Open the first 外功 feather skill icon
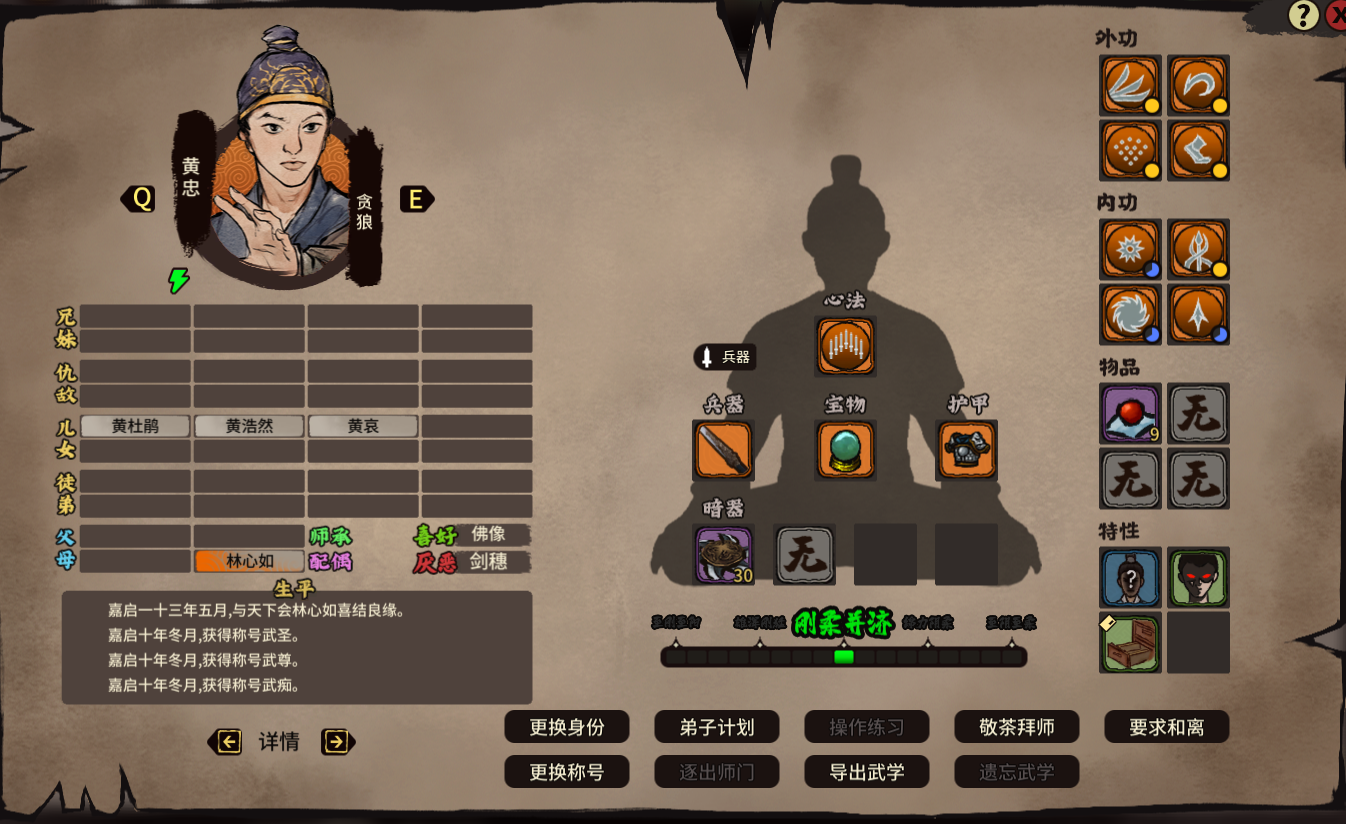The height and width of the screenshot is (824, 1346). tap(1129, 86)
